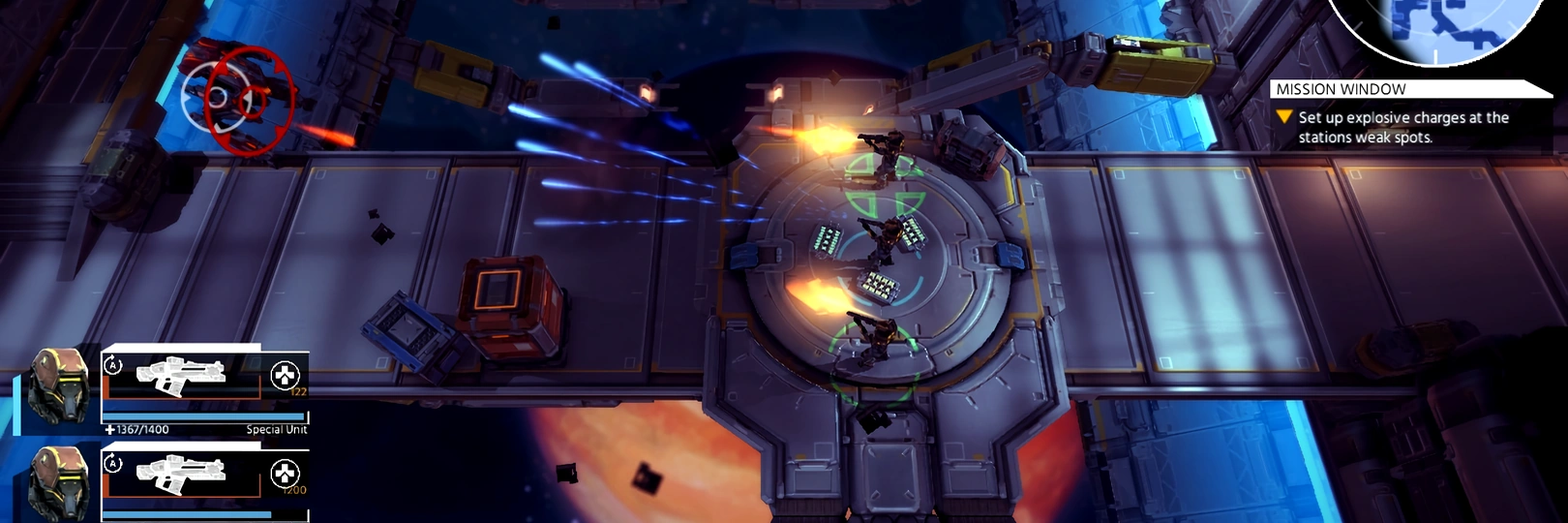The image size is (1568, 523).
Task: Choose the rifle with 122 ammo
Action: [x=181, y=376]
